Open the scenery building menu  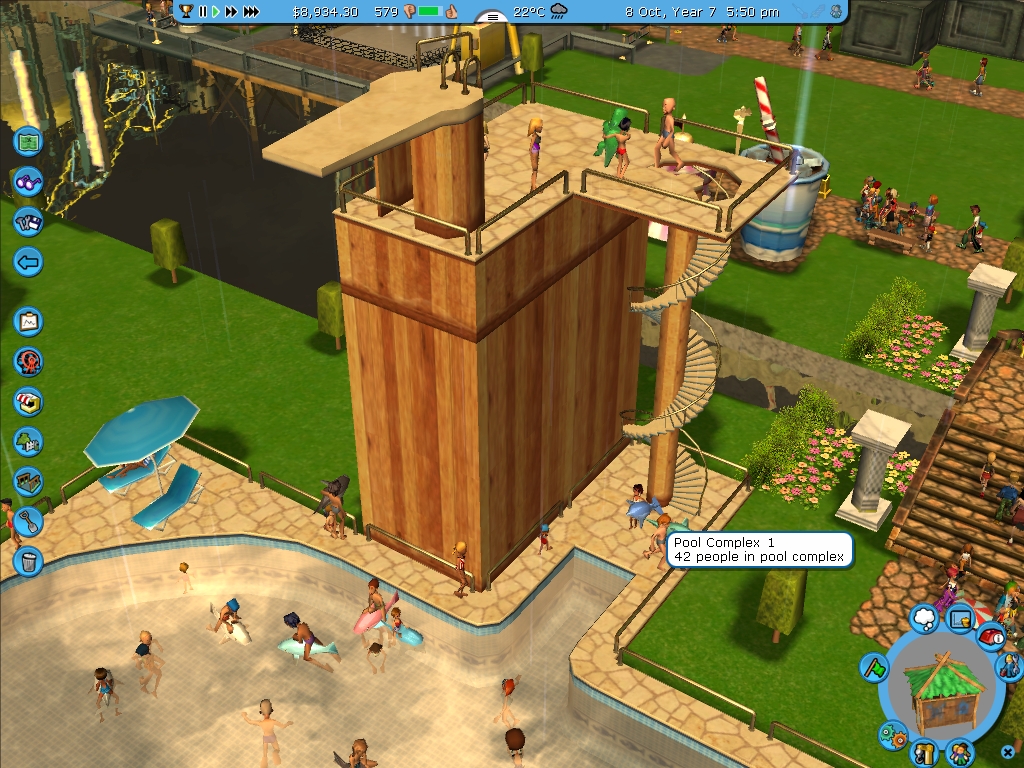point(28,441)
